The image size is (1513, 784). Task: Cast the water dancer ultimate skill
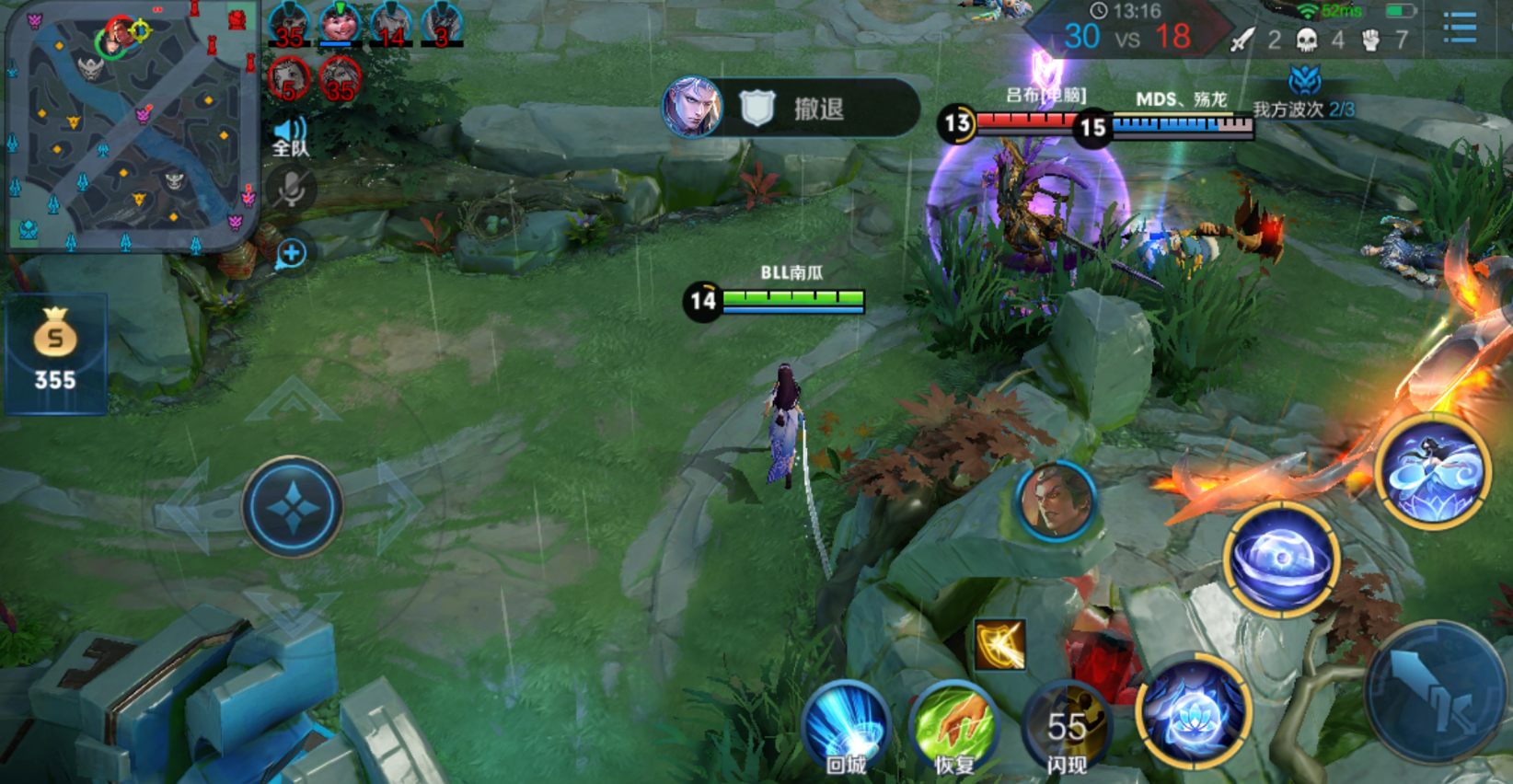[1433, 471]
